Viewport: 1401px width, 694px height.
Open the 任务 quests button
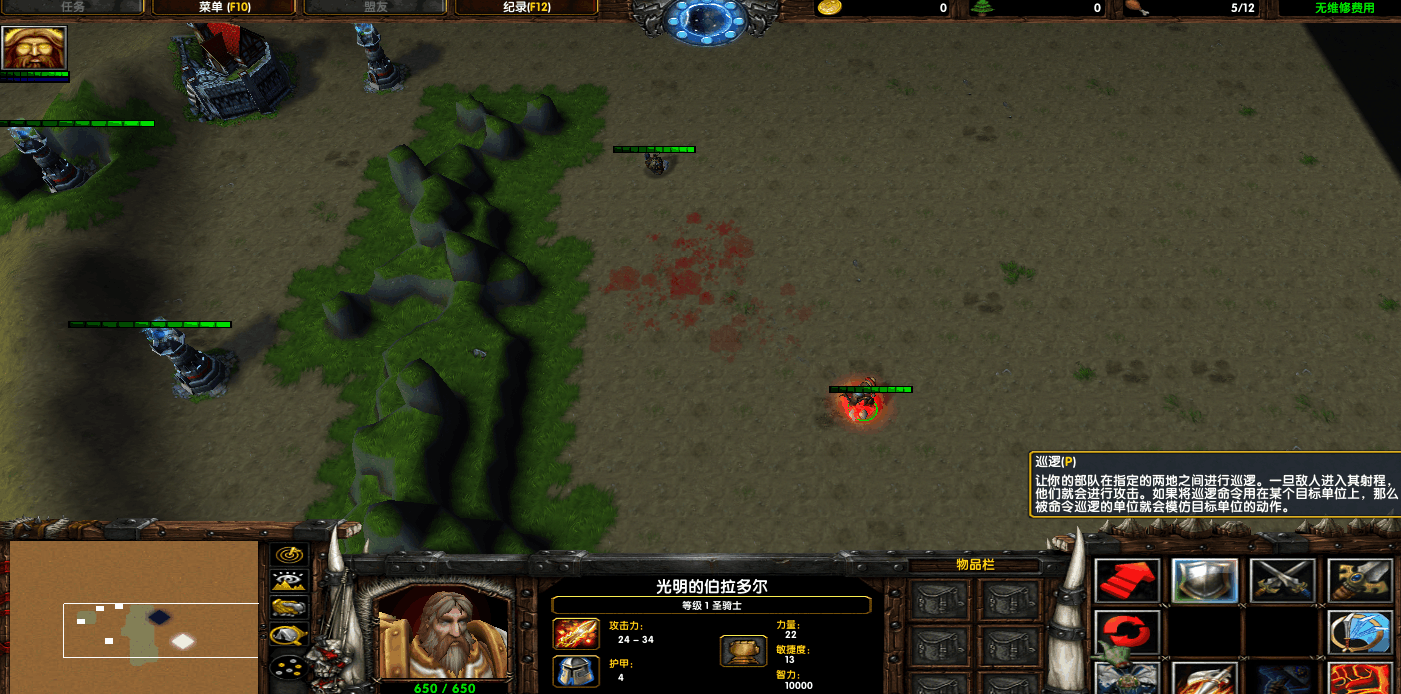coord(73,8)
